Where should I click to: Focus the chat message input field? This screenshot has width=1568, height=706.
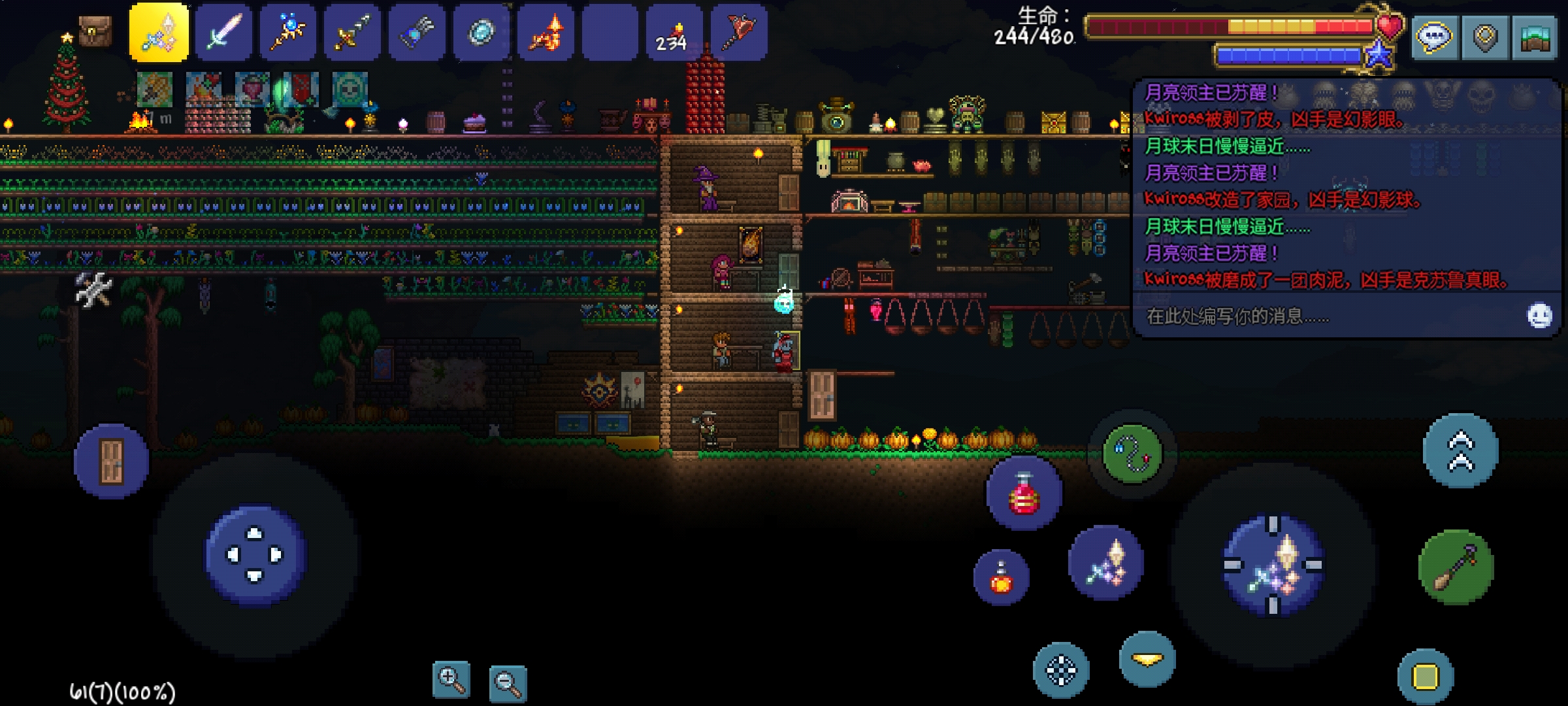point(1326,316)
